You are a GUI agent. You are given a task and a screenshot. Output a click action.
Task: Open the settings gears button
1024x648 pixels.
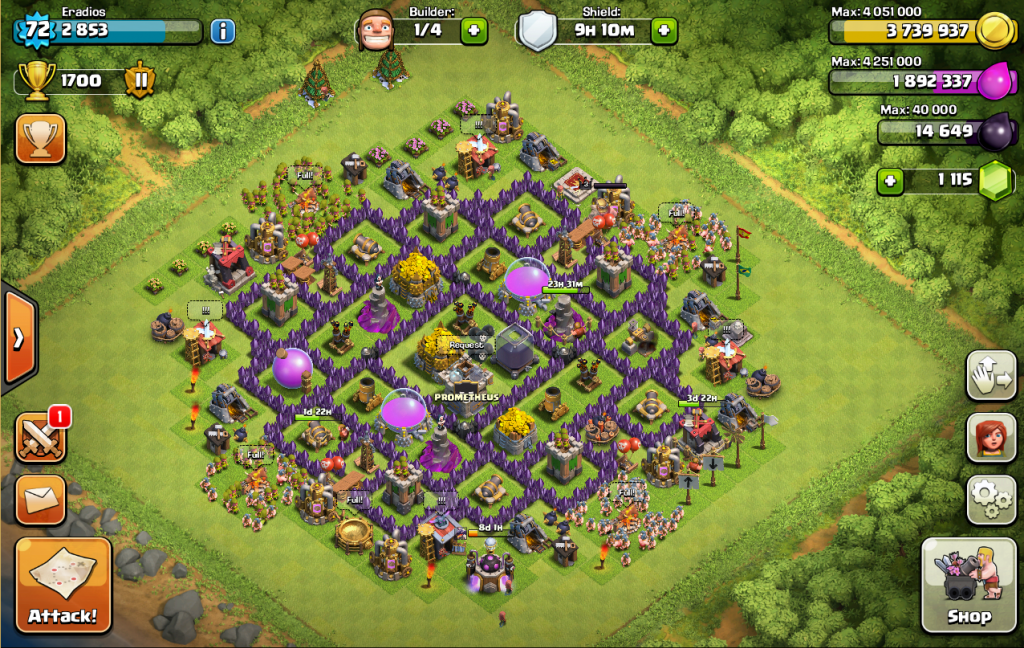pos(990,498)
